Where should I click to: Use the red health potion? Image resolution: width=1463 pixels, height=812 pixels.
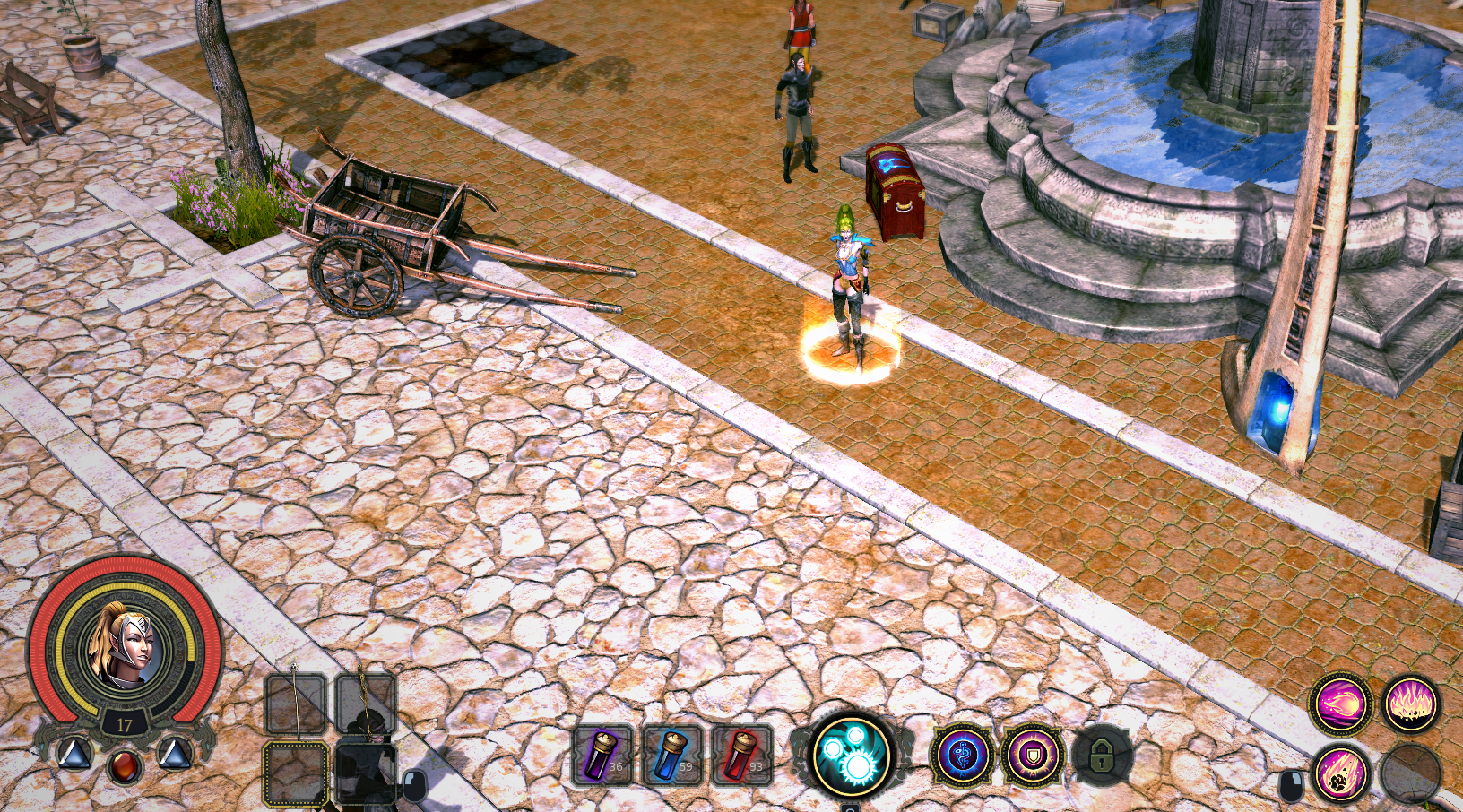coord(741,755)
